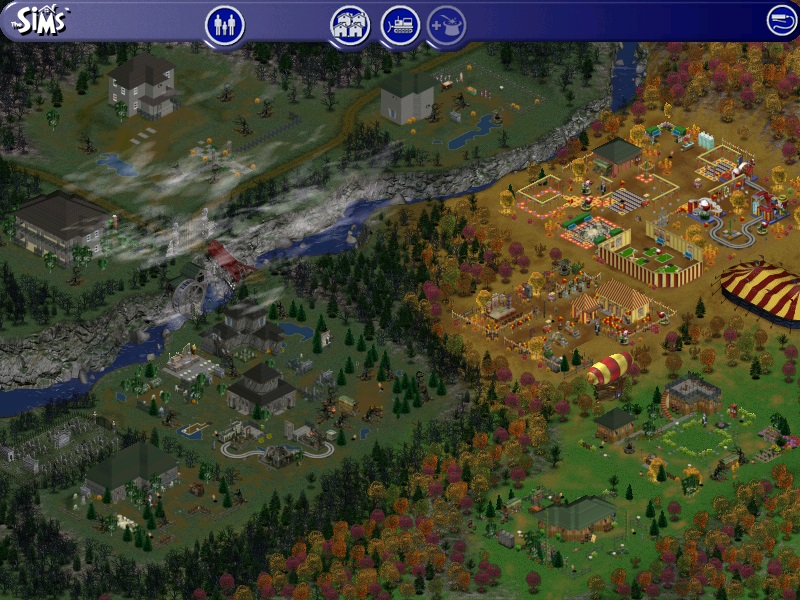Click the greyed-out magic hat button

tap(447, 25)
